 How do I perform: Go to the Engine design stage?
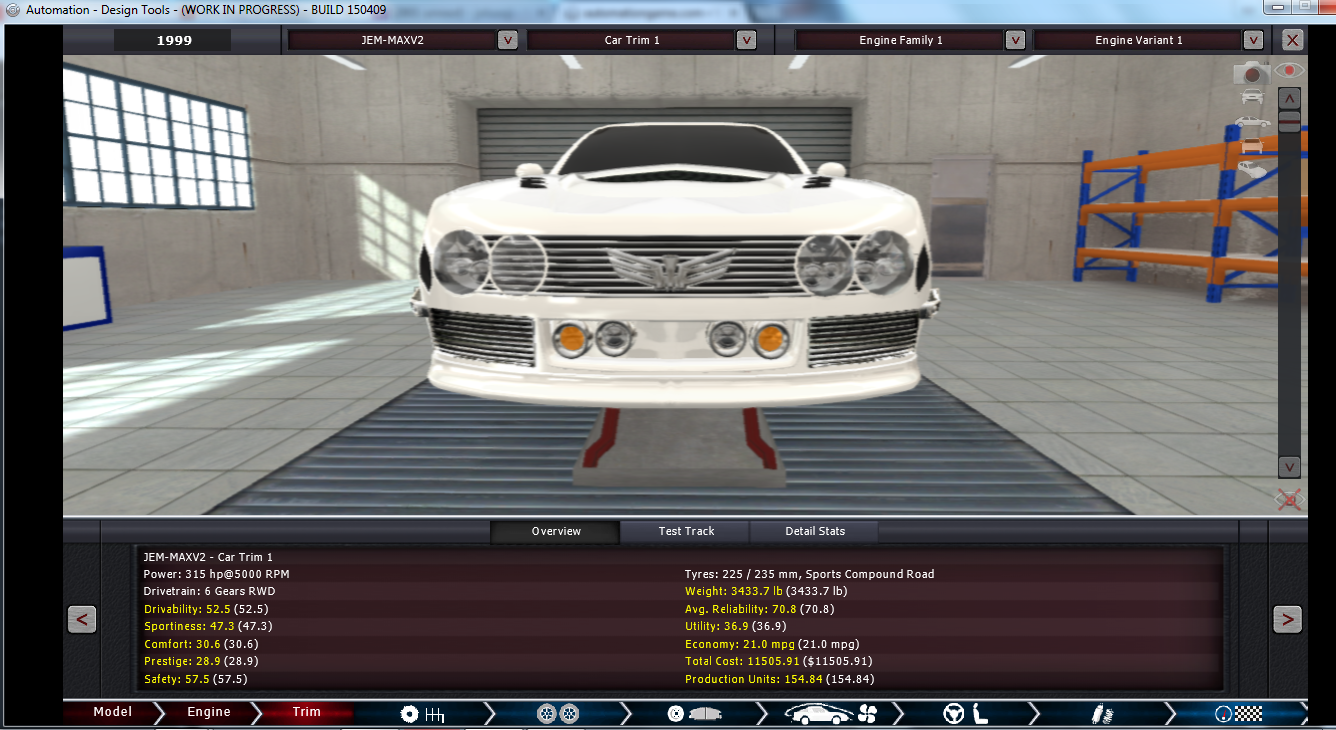[208, 712]
